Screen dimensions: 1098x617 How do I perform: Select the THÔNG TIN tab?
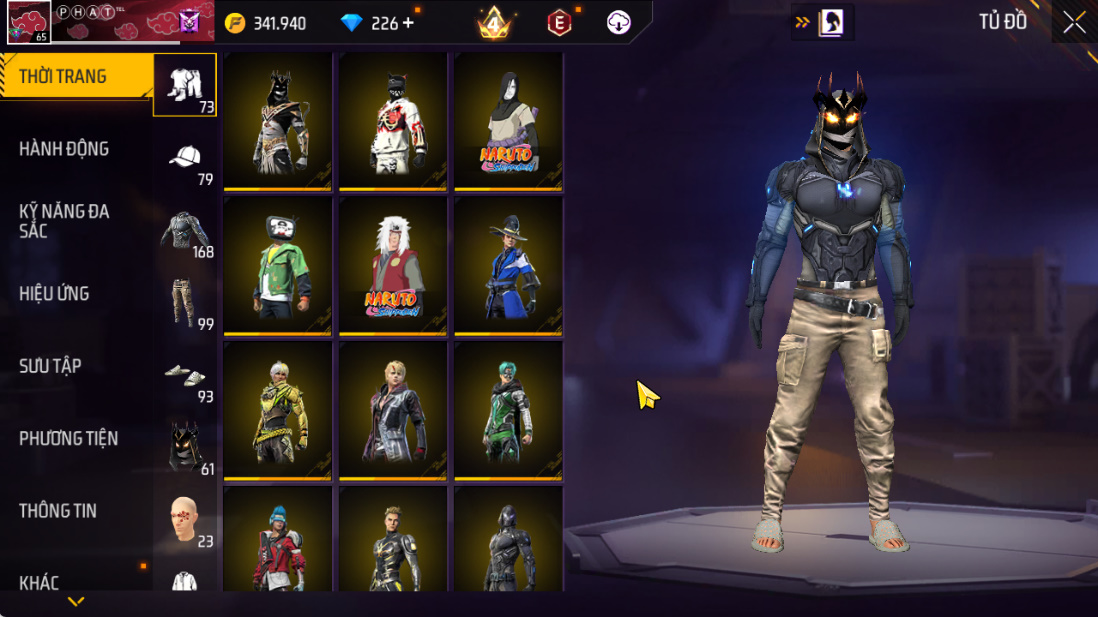click(x=58, y=511)
